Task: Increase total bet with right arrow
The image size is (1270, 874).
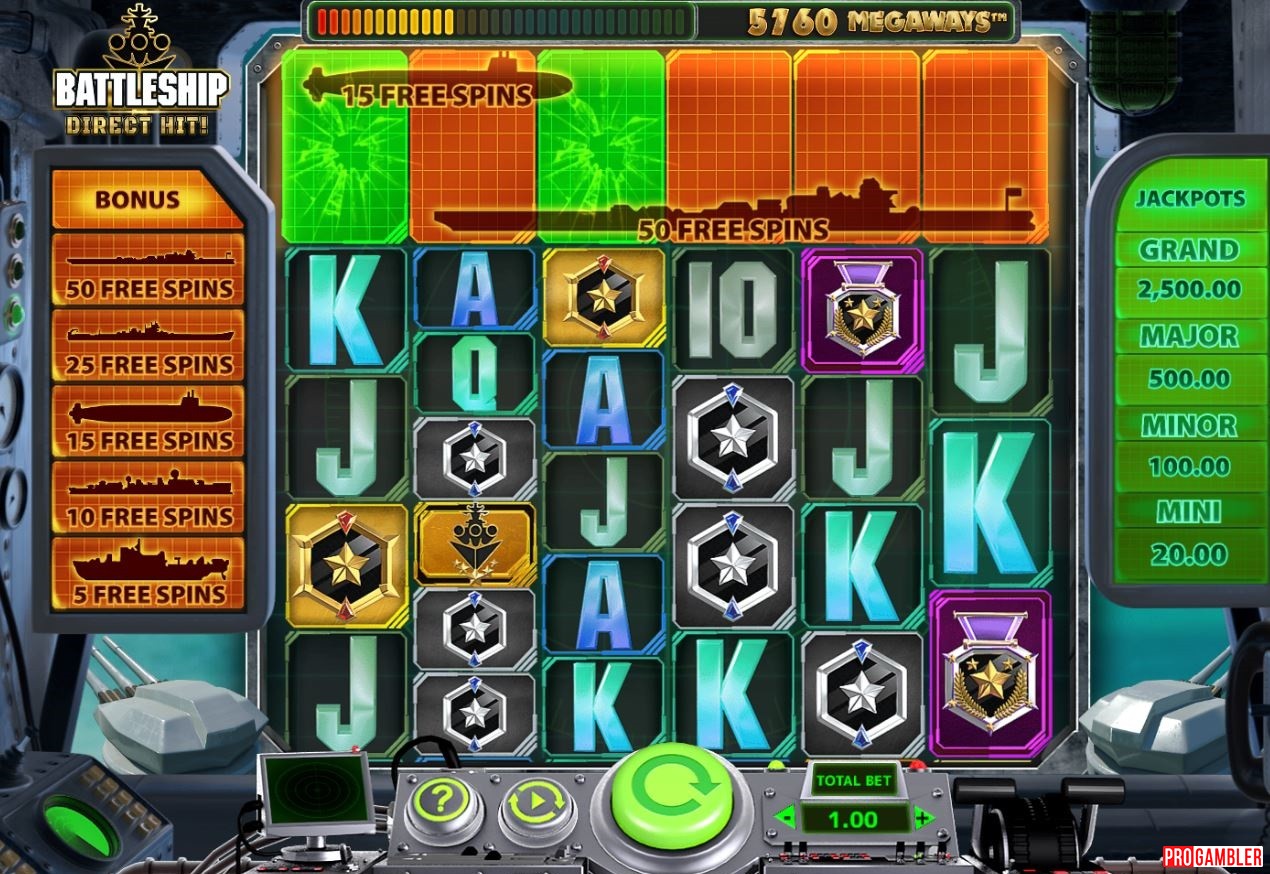Action: (923, 819)
